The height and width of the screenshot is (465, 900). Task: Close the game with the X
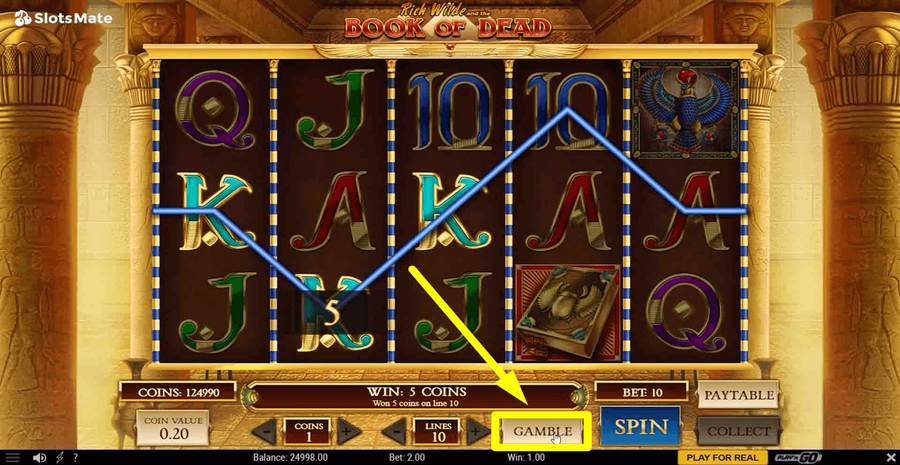click(x=886, y=458)
